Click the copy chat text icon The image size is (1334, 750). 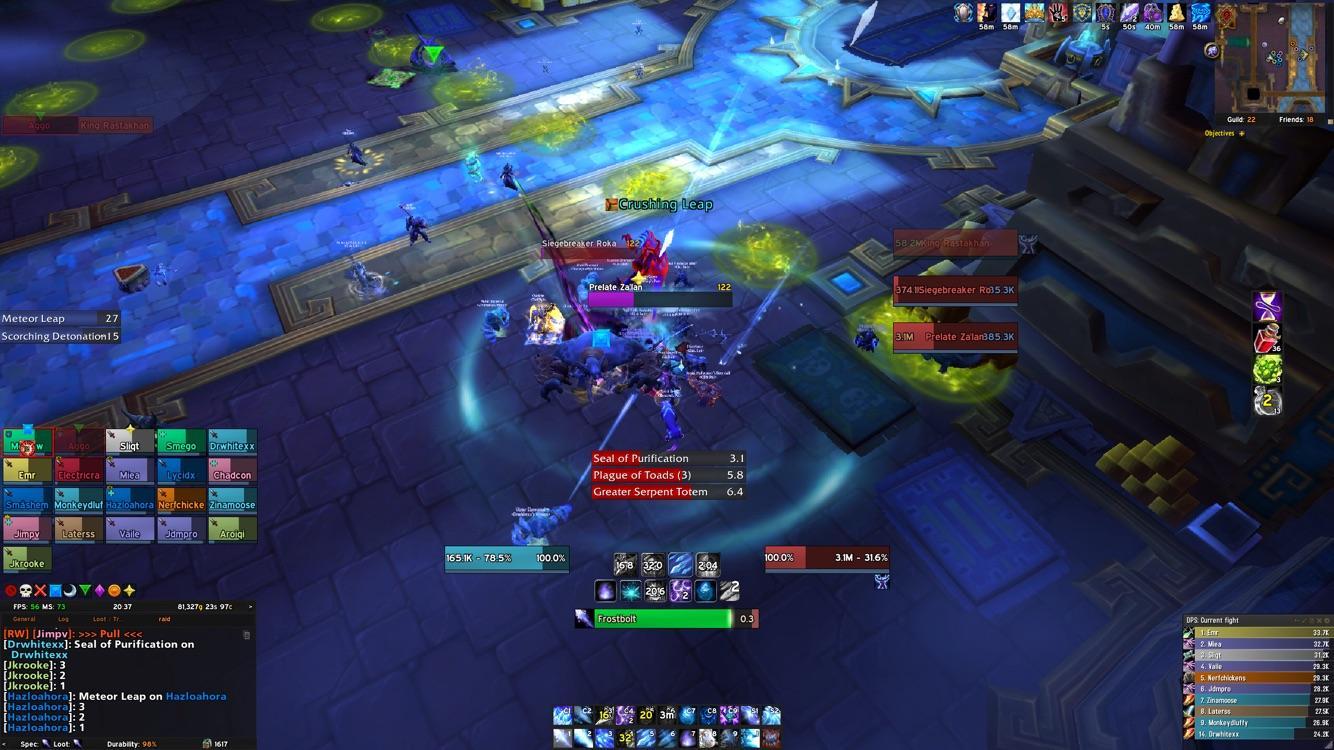[x=247, y=634]
